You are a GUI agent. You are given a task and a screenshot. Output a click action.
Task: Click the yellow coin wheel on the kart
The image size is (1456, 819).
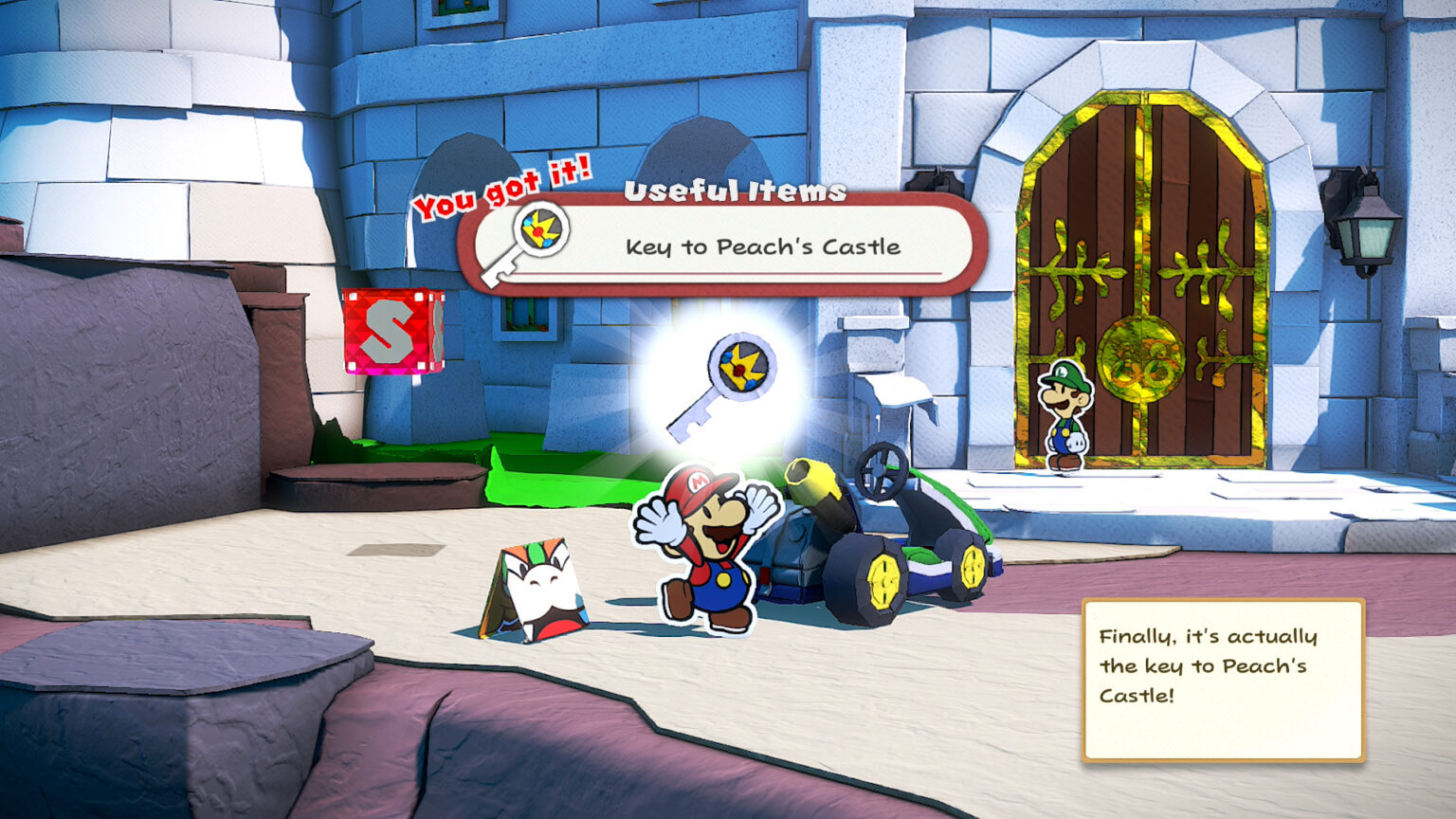point(884,578)
